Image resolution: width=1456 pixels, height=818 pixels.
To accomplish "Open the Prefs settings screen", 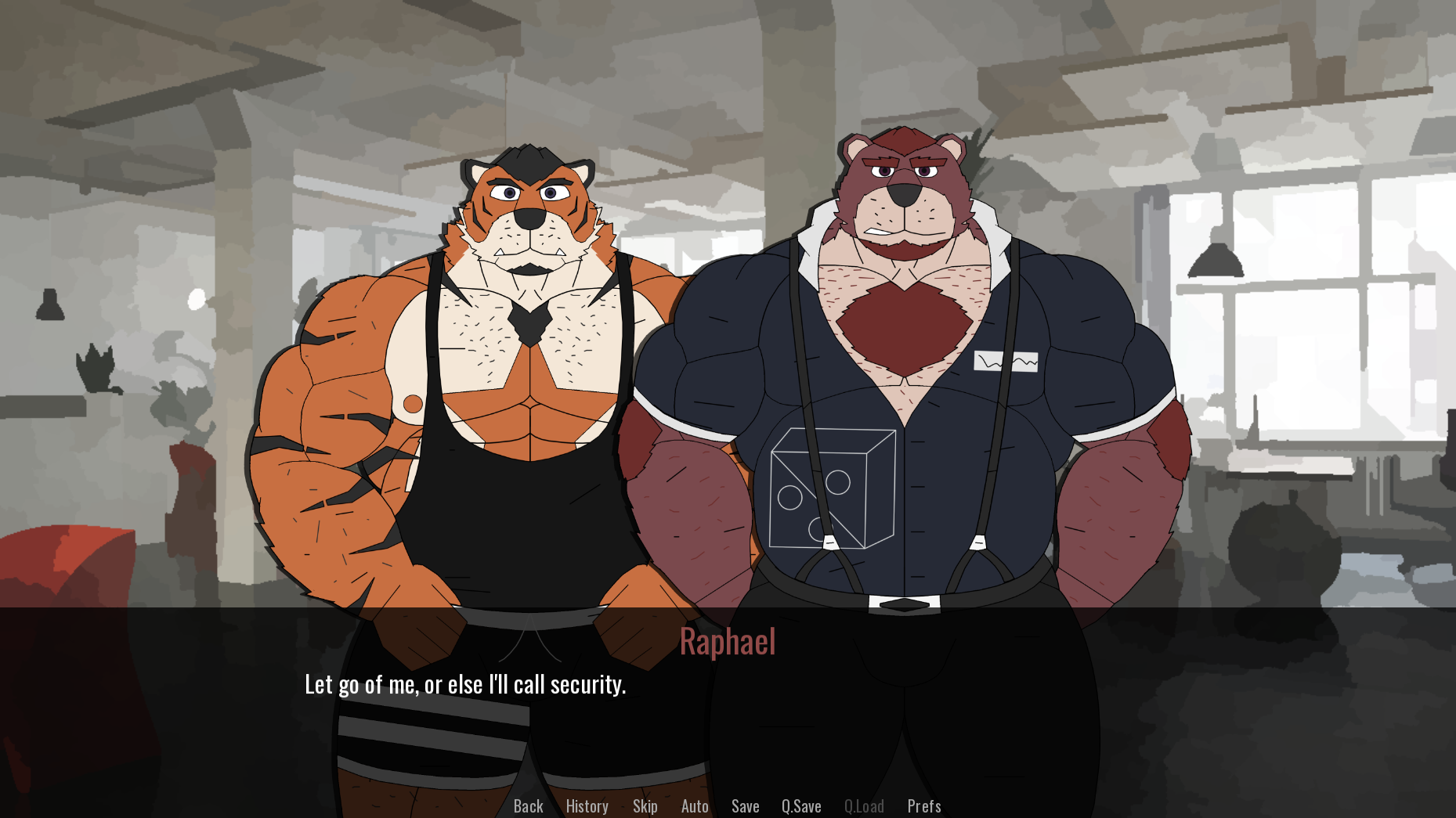I will 923,805.
